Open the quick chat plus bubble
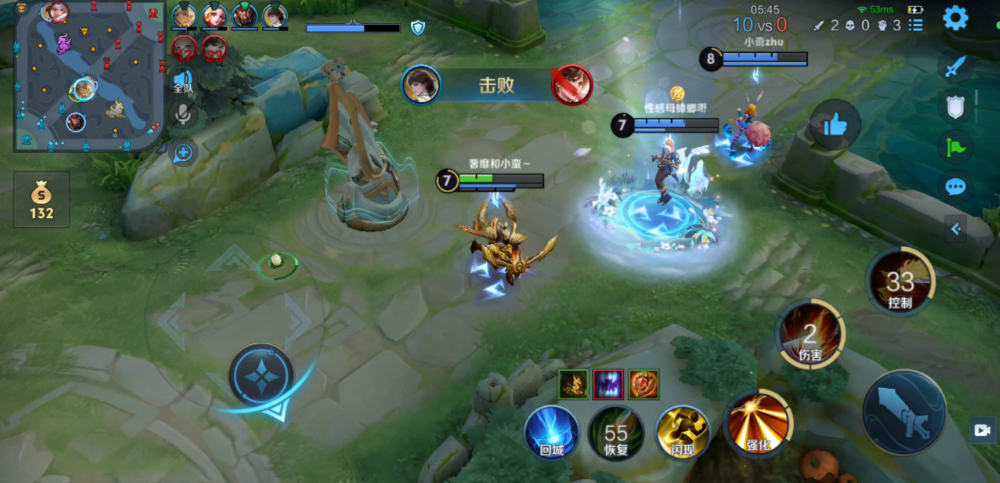Image resolution: width=1000 pixels, height=483 pixels. pos(183,152)
